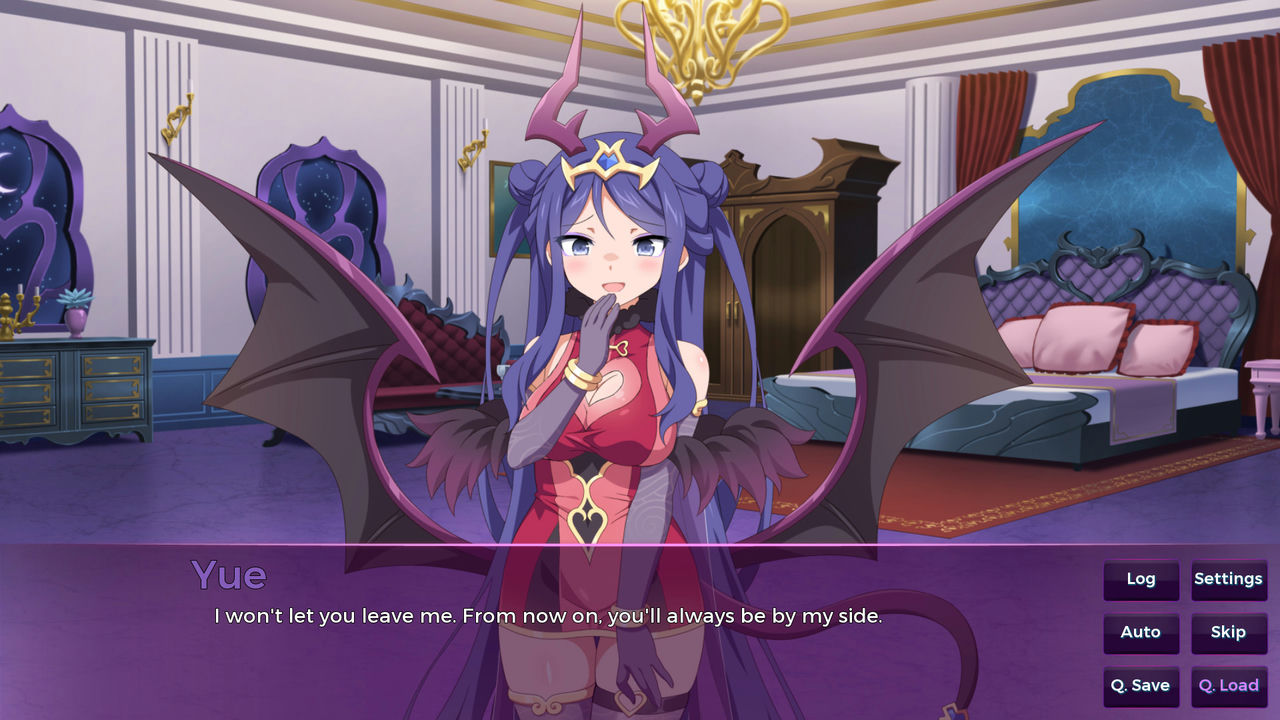Open the Settings panel
The width and height of the screenshot is (1280, 720).
1229,579
